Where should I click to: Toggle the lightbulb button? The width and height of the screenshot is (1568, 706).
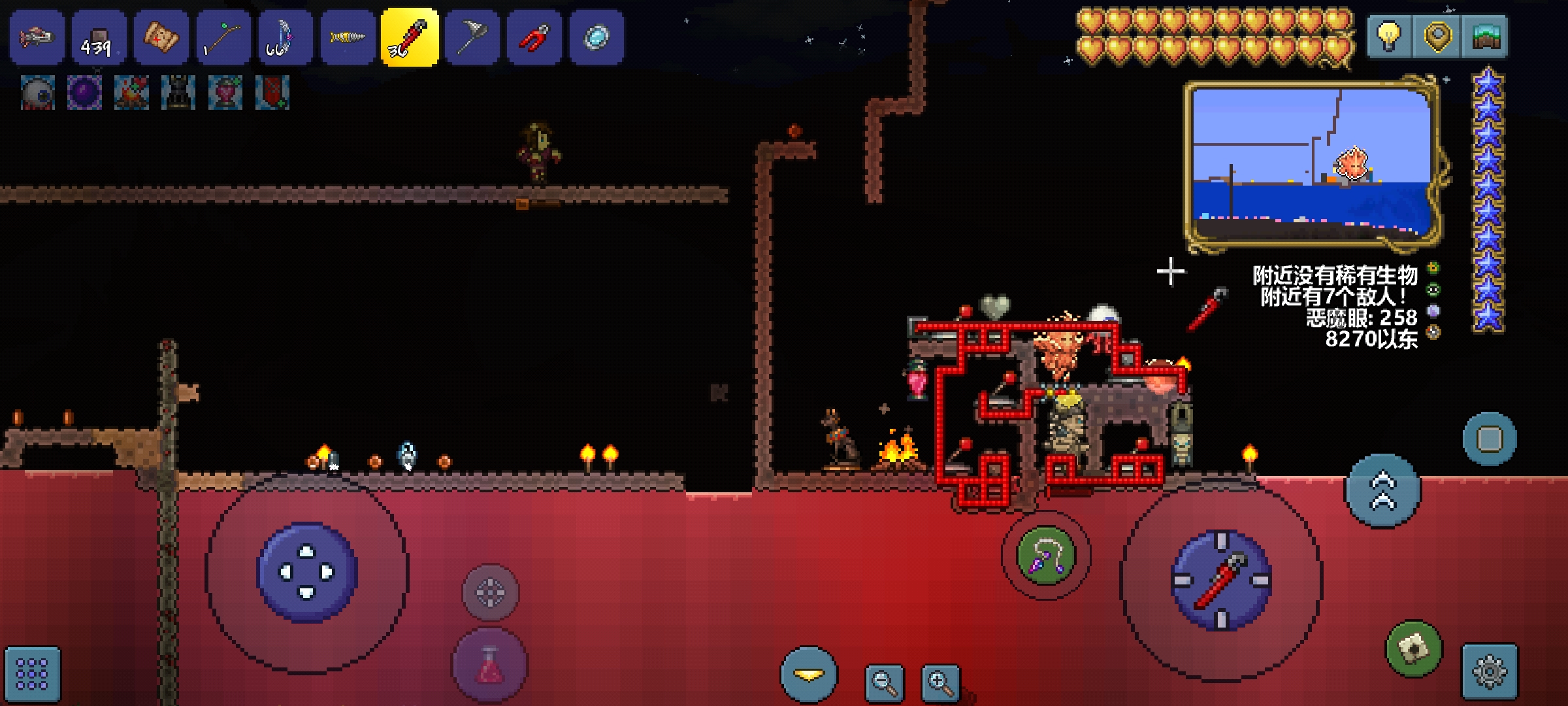point(1389,37)
